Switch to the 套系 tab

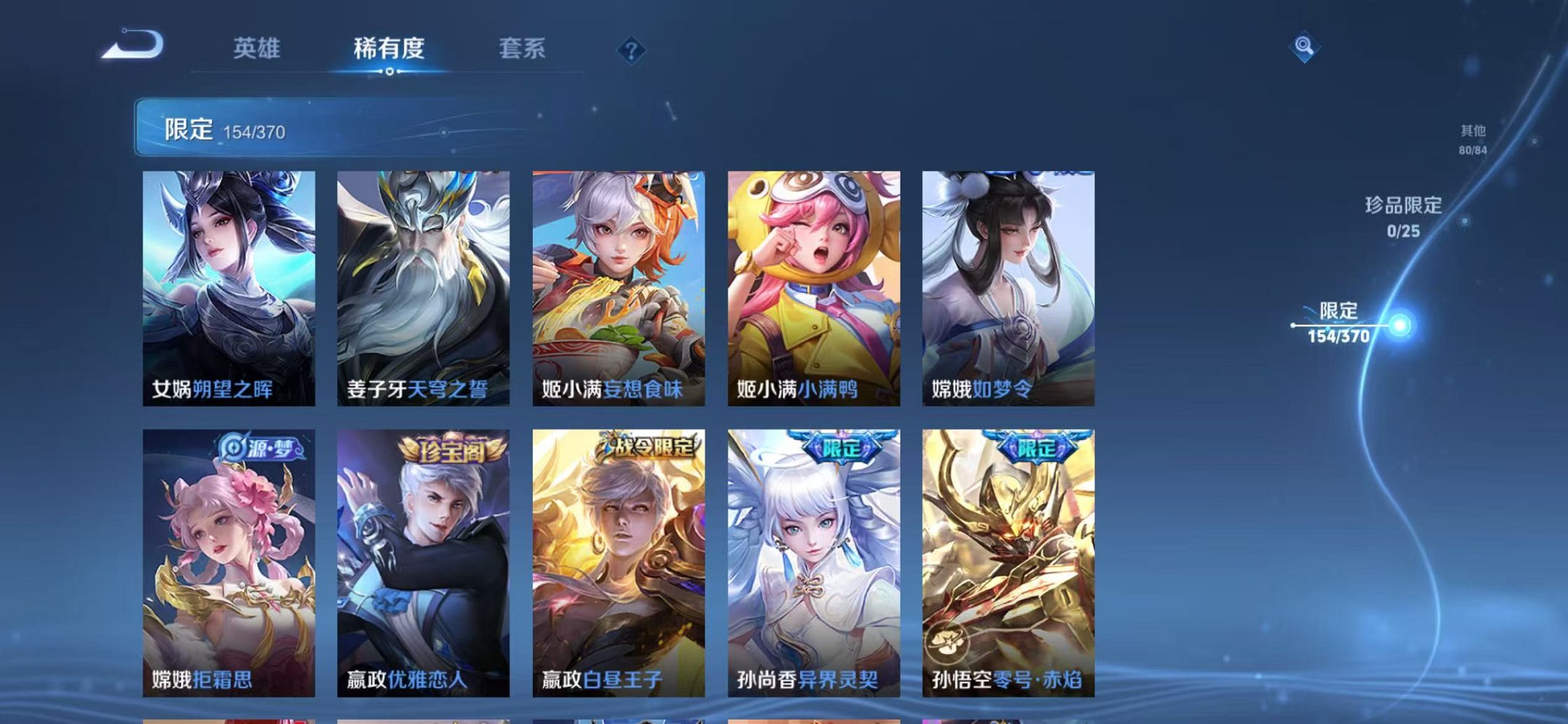[x=524, y=47]
